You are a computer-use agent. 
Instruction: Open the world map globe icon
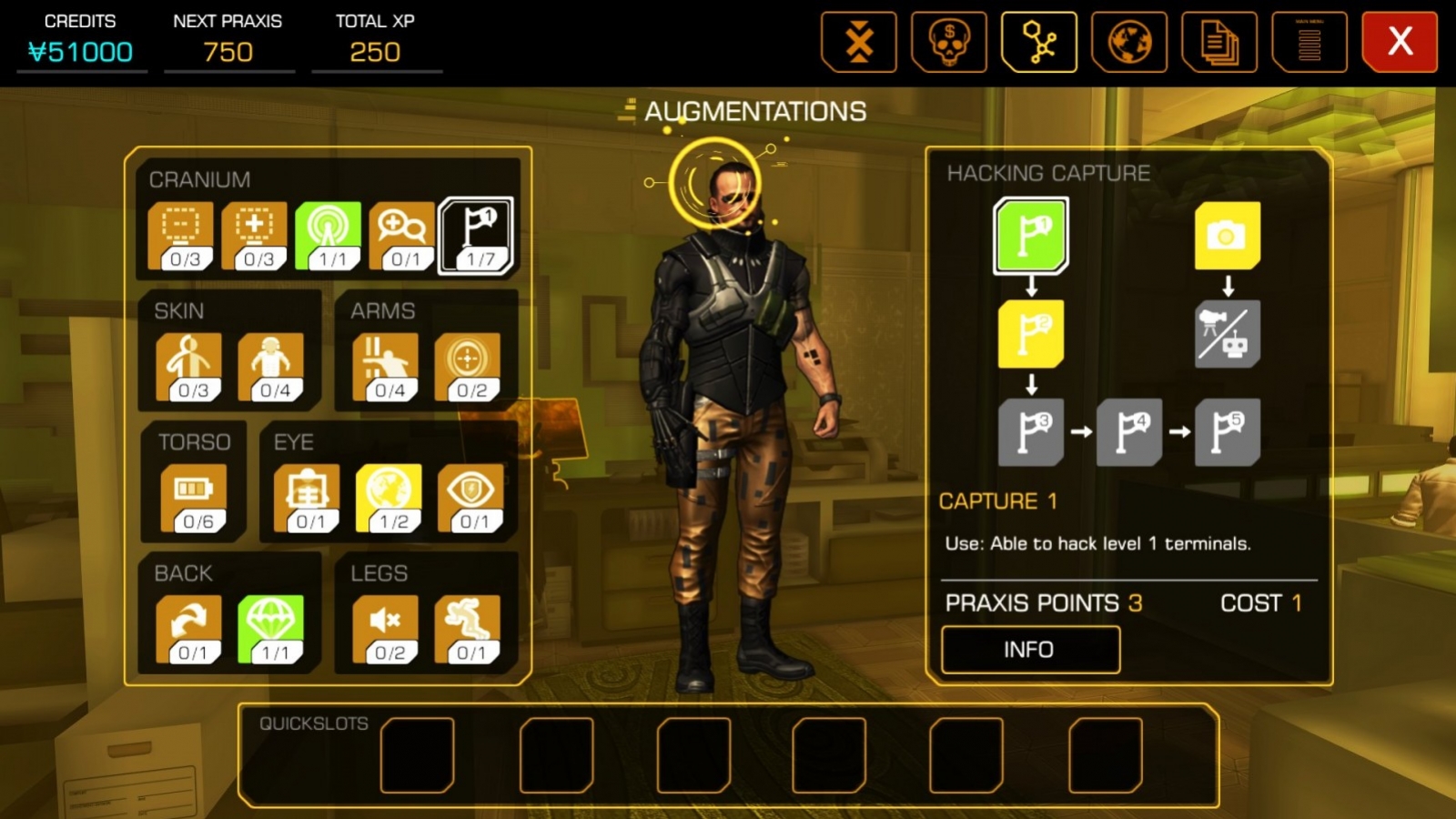coord(1129,42)
